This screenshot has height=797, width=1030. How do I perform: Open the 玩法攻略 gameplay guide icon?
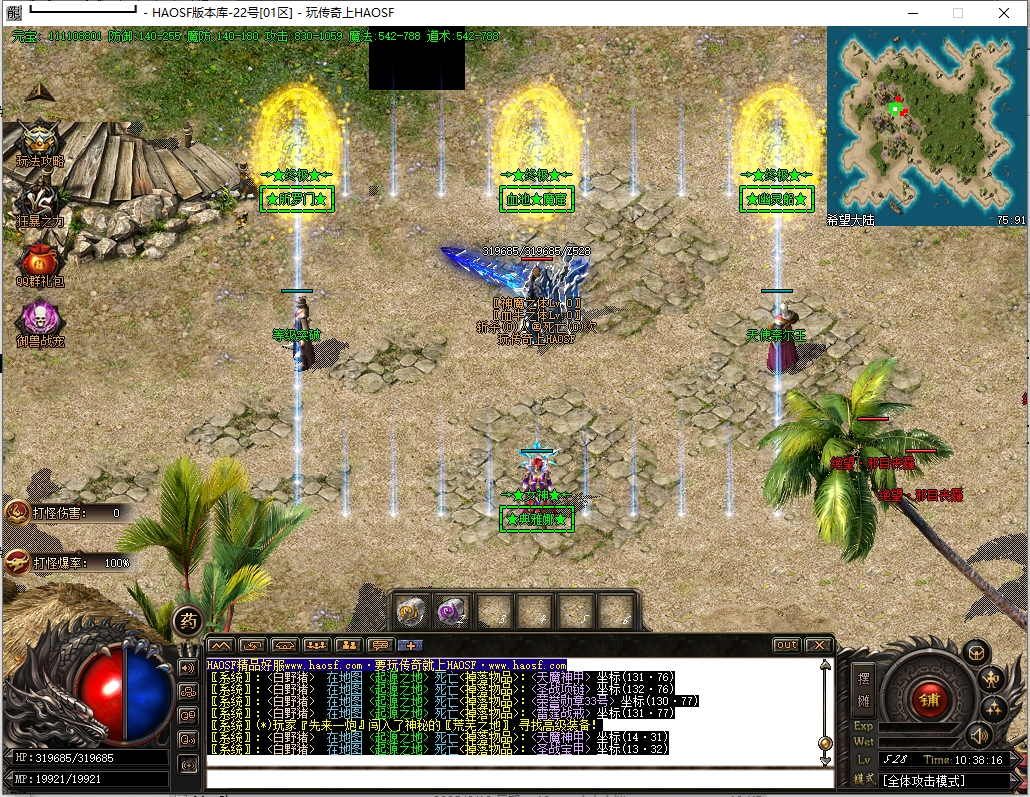tap(40, 142)
